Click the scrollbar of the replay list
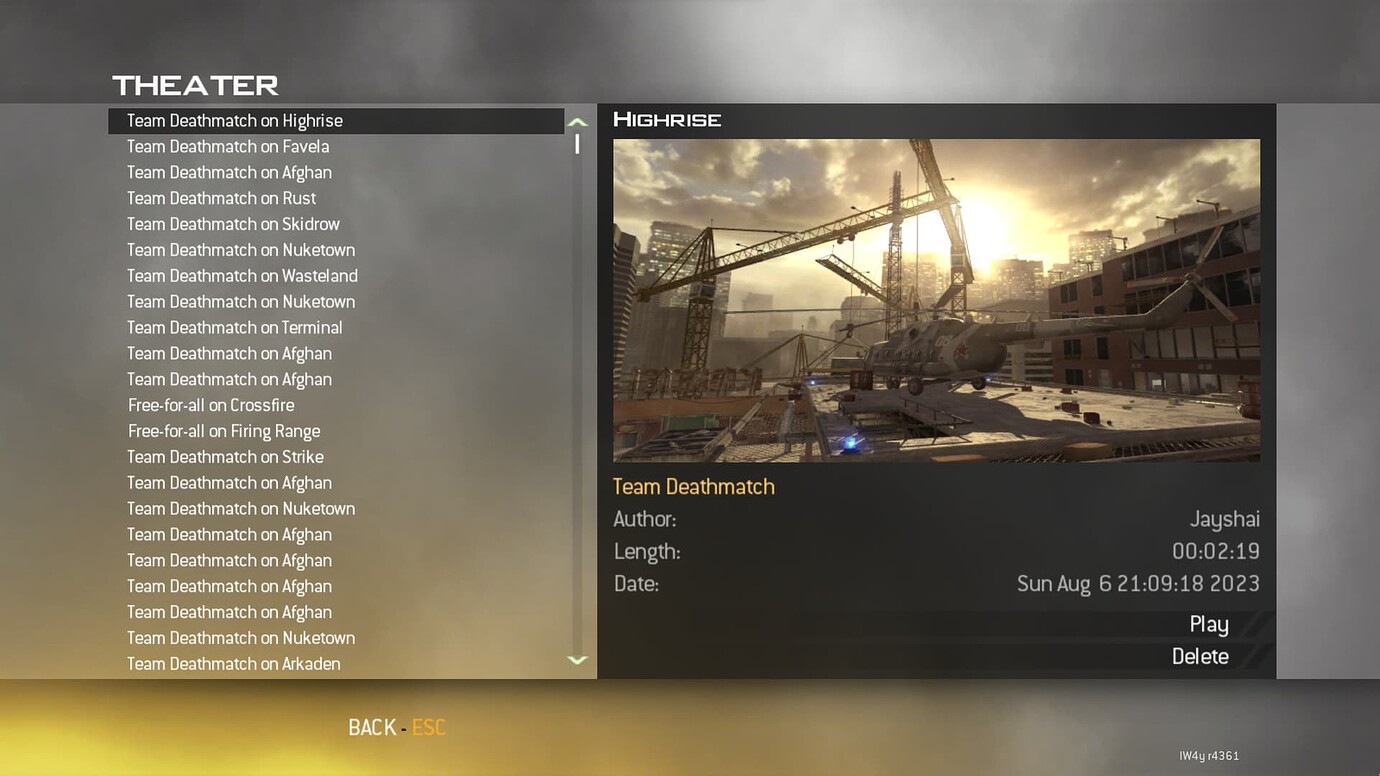 pyautogui.click(x=577, y=145)
